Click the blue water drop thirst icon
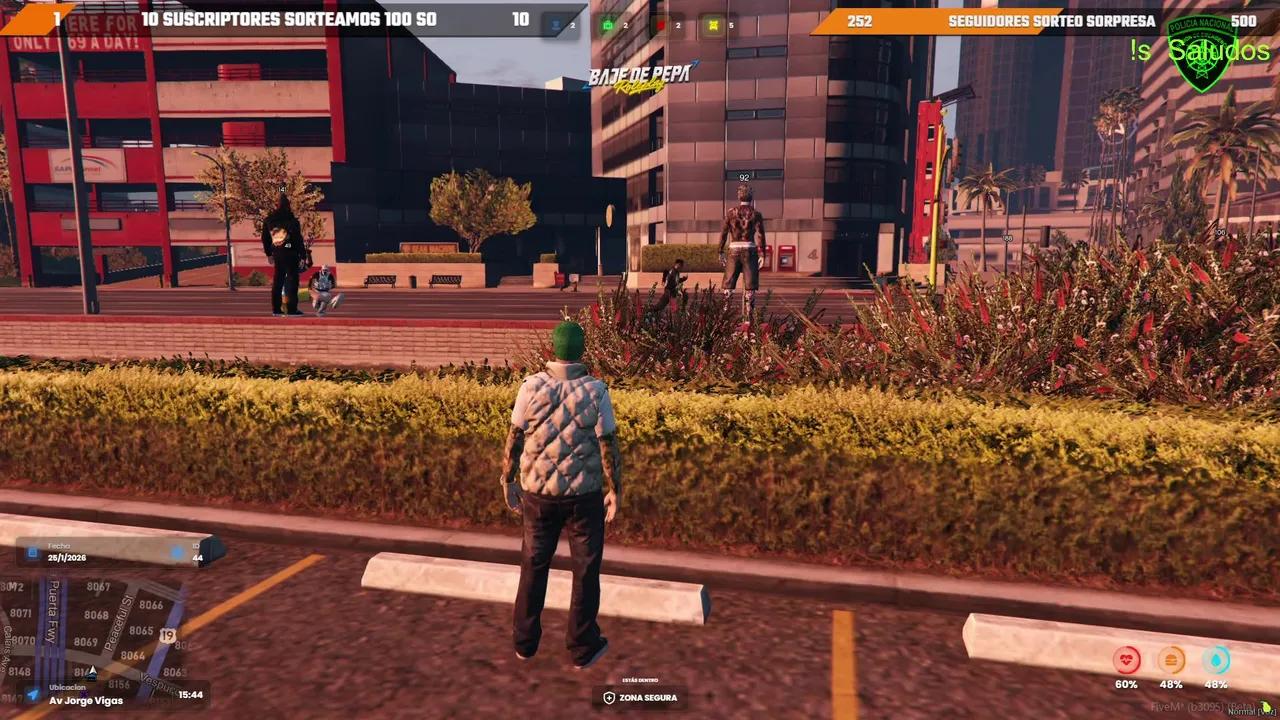This screenshot has width=1280, height=720. click(x=1216, y=660)
